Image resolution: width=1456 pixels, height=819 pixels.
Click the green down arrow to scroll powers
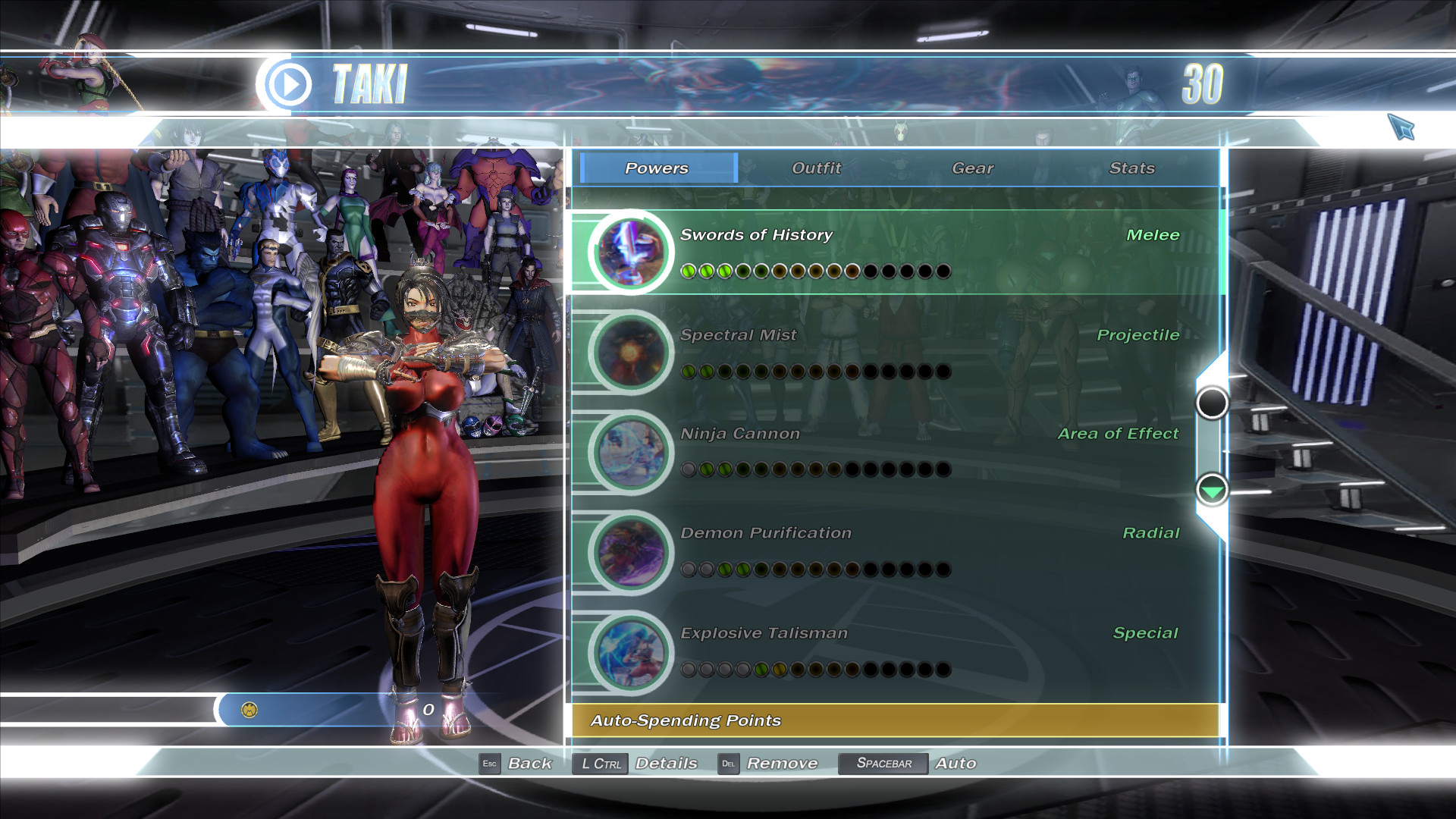tap(1212, 491)
